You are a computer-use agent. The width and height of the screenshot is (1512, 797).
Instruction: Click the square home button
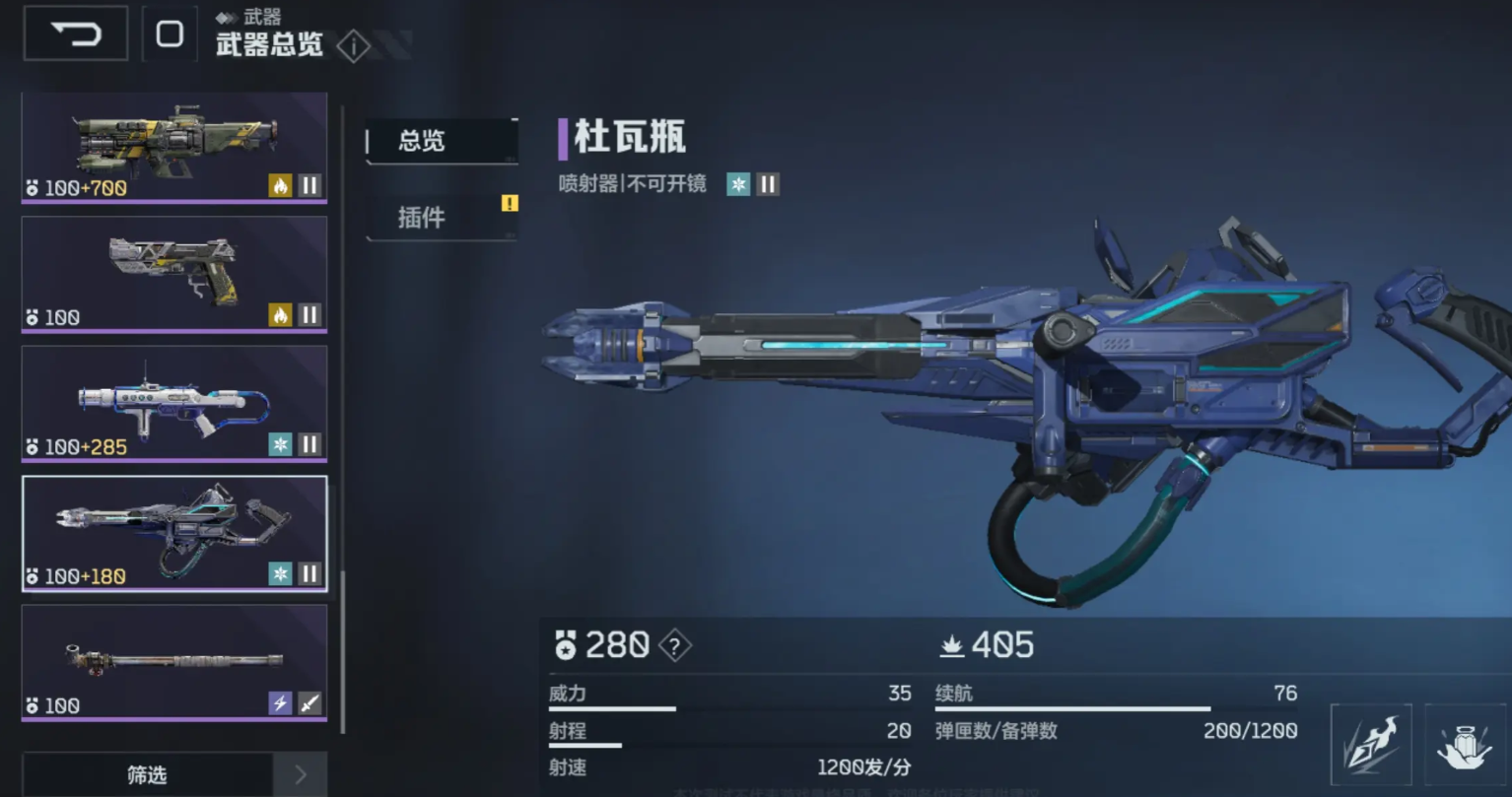170,34
